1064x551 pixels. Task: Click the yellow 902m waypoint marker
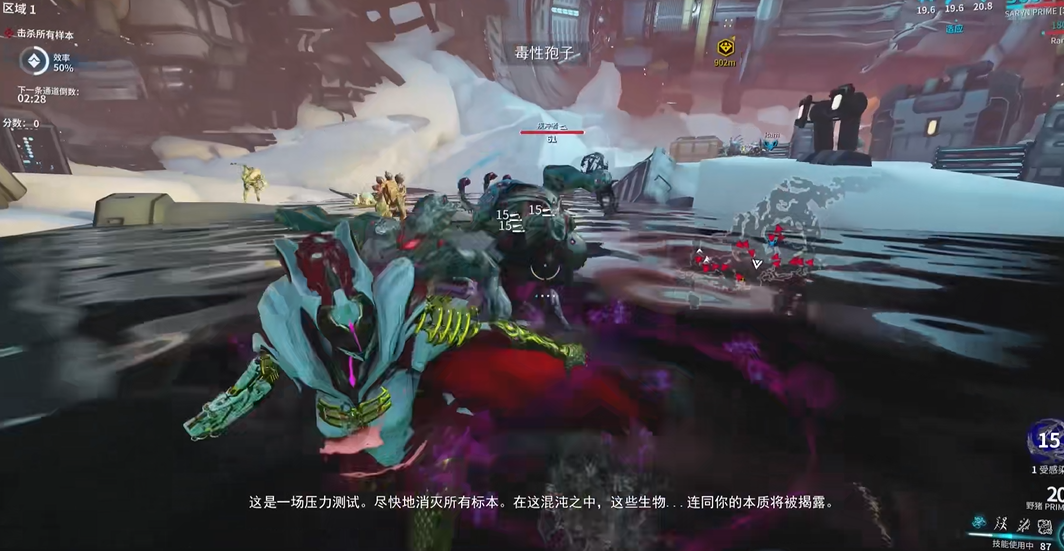tap(724, 45)
